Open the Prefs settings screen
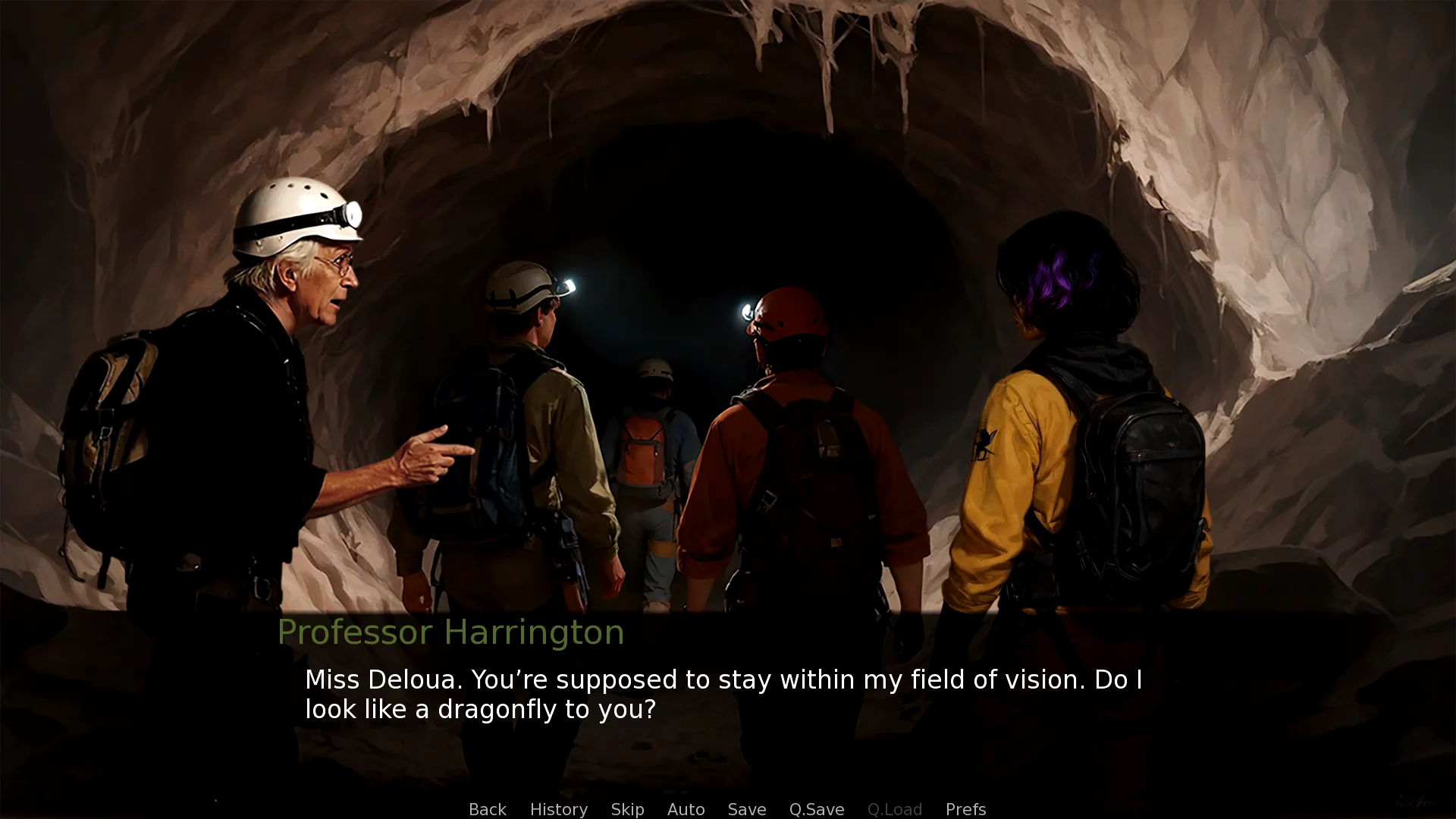 coord(965,809)
